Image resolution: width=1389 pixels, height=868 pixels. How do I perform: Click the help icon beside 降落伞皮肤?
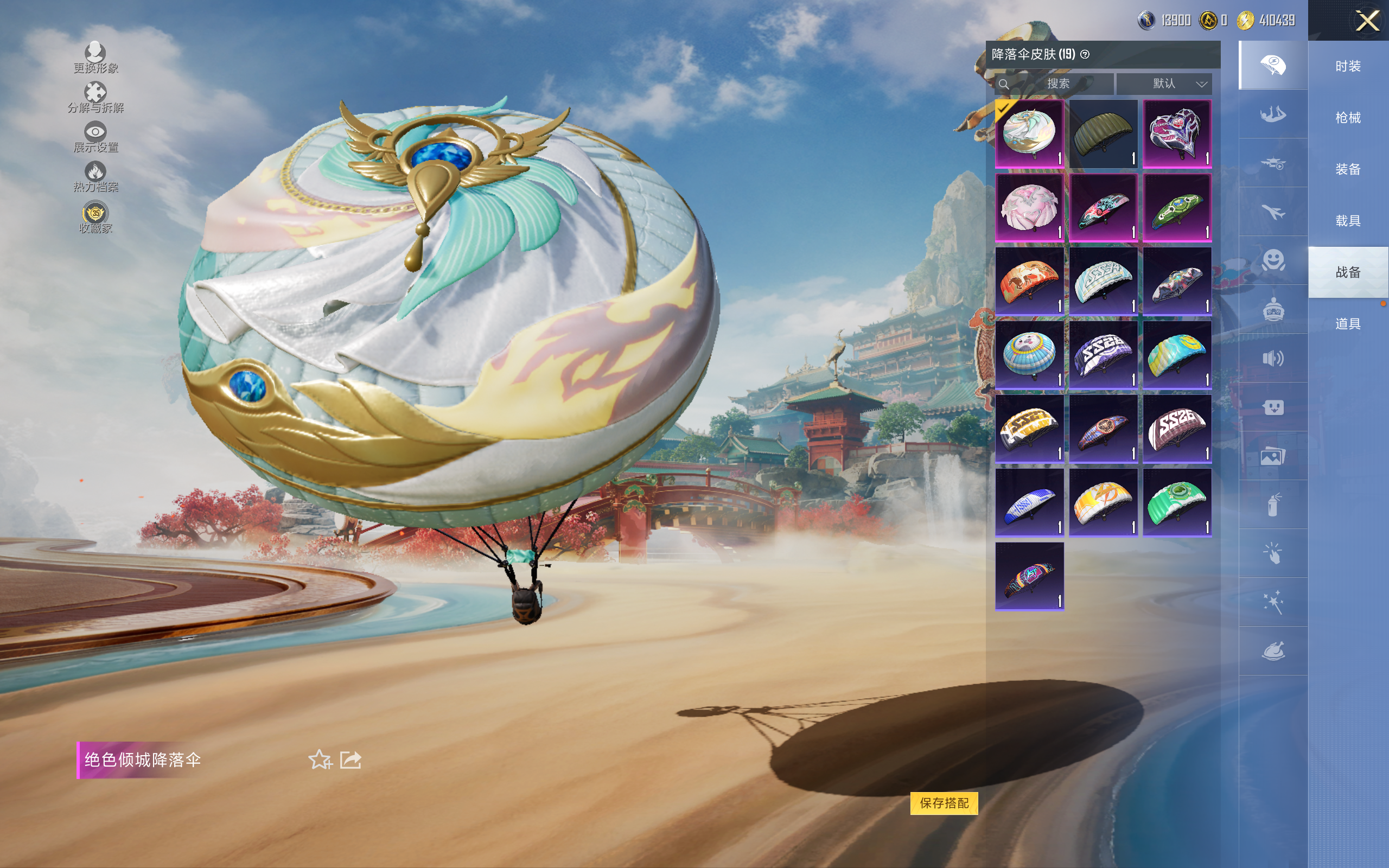tap(1085, 55)
